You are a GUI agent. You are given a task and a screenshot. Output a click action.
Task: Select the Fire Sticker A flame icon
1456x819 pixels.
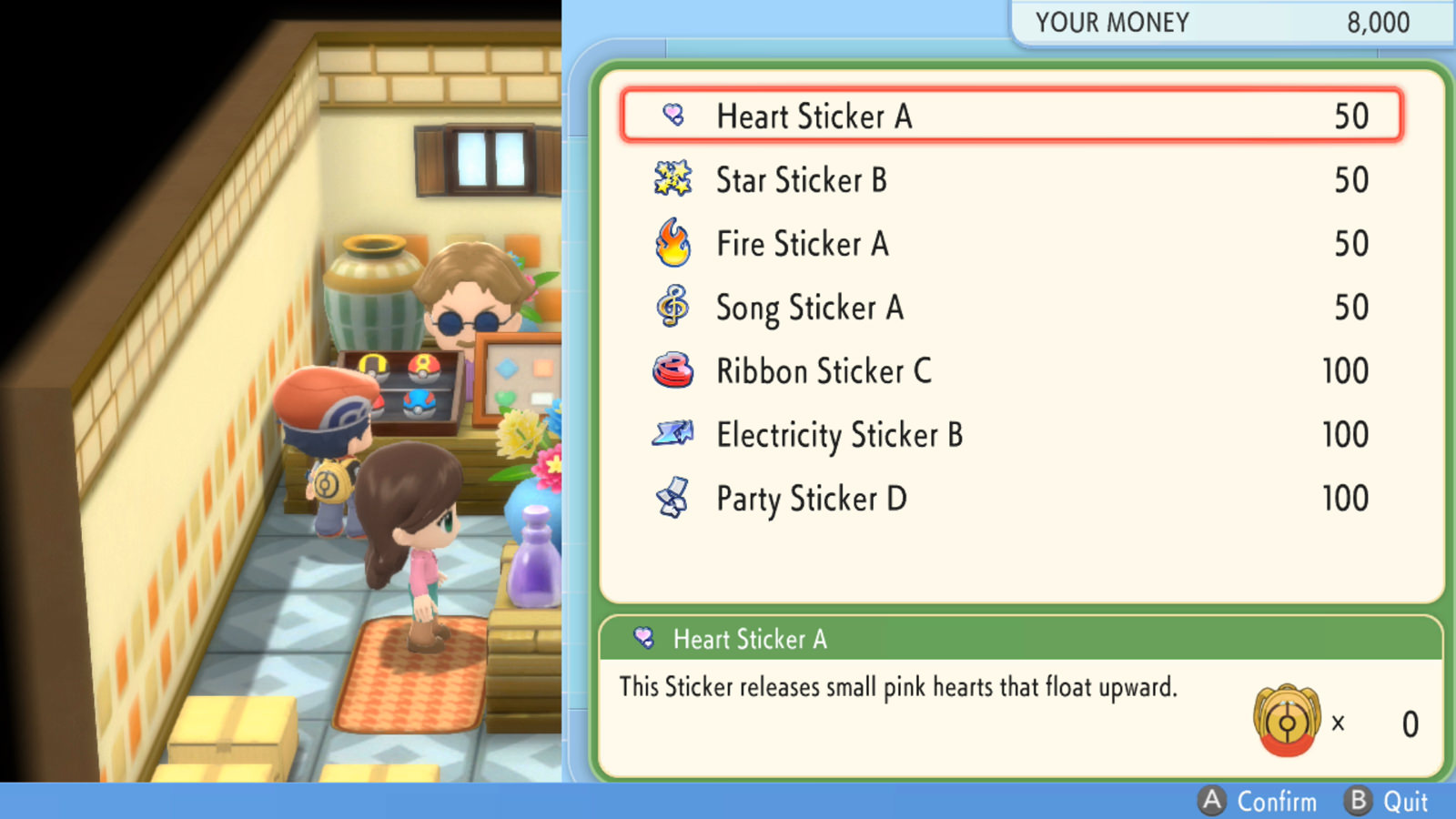671,243
